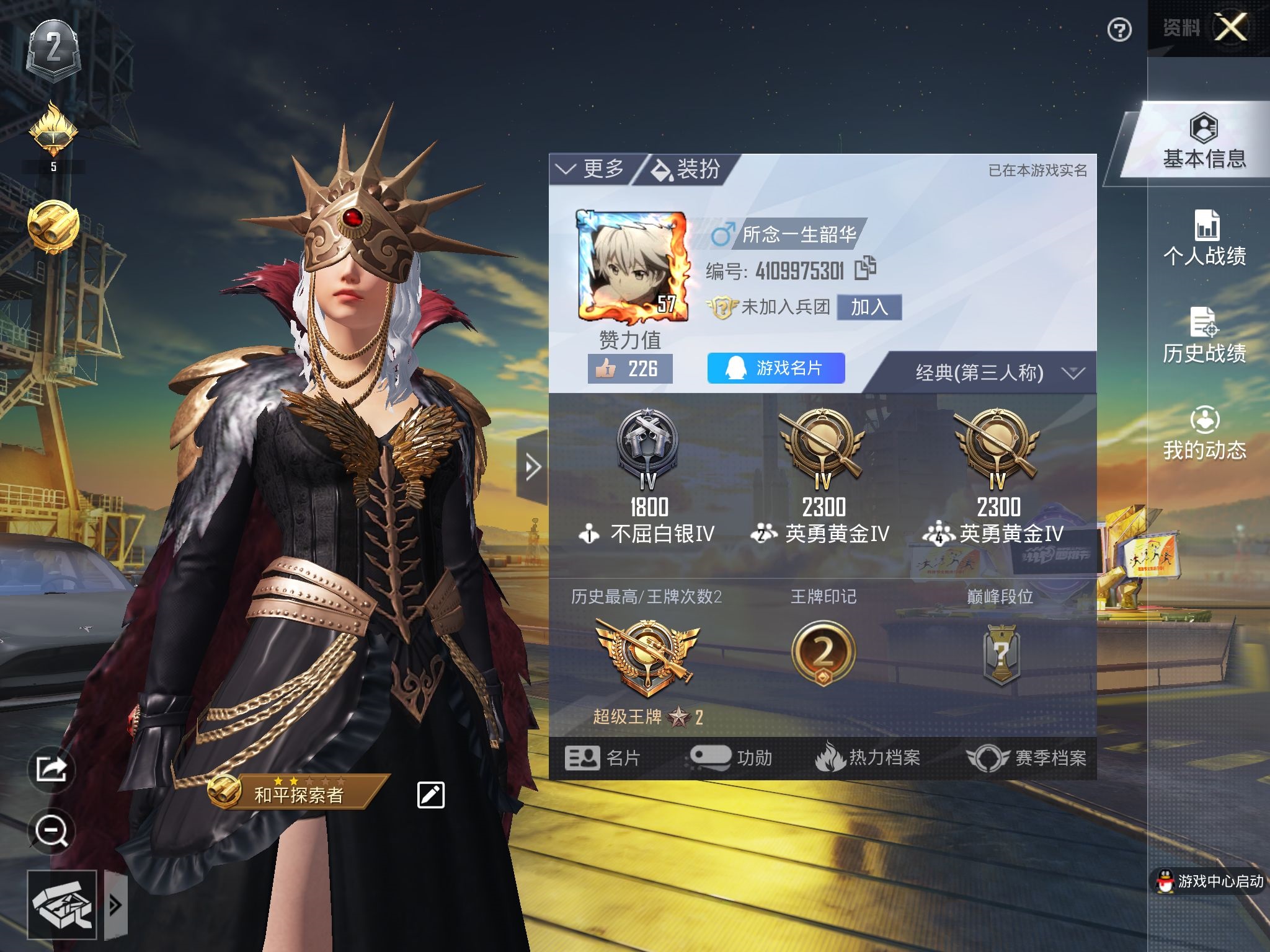Open the 个人战绩 tab

1204,239
